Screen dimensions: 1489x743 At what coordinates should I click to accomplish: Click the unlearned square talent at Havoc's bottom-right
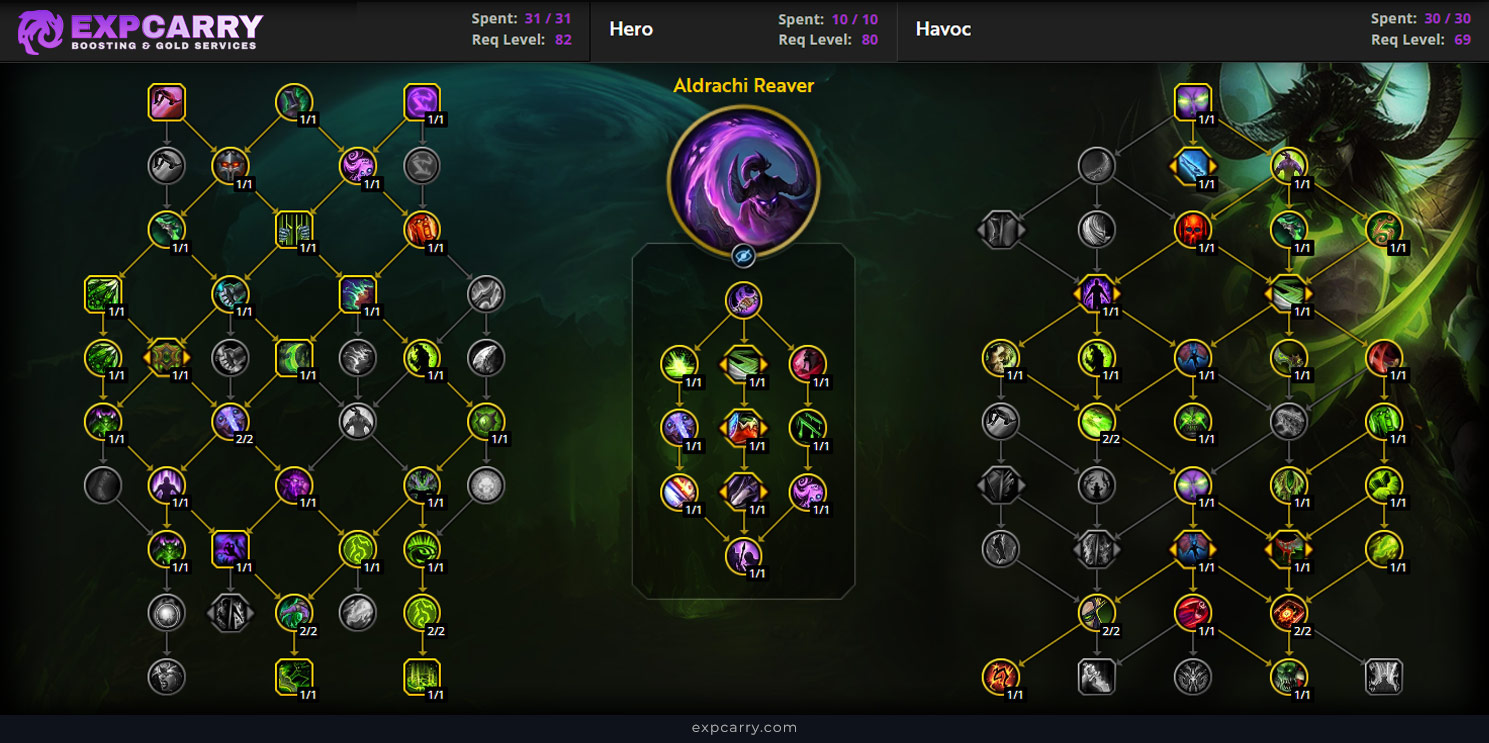(1384, 676)
